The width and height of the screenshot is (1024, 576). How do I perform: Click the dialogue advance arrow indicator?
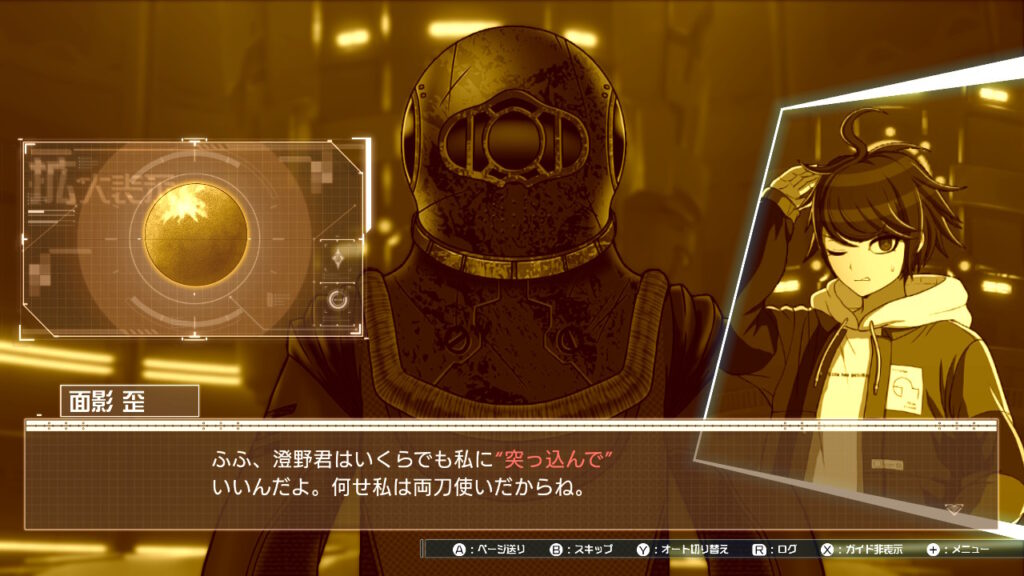tap(953, 509)
